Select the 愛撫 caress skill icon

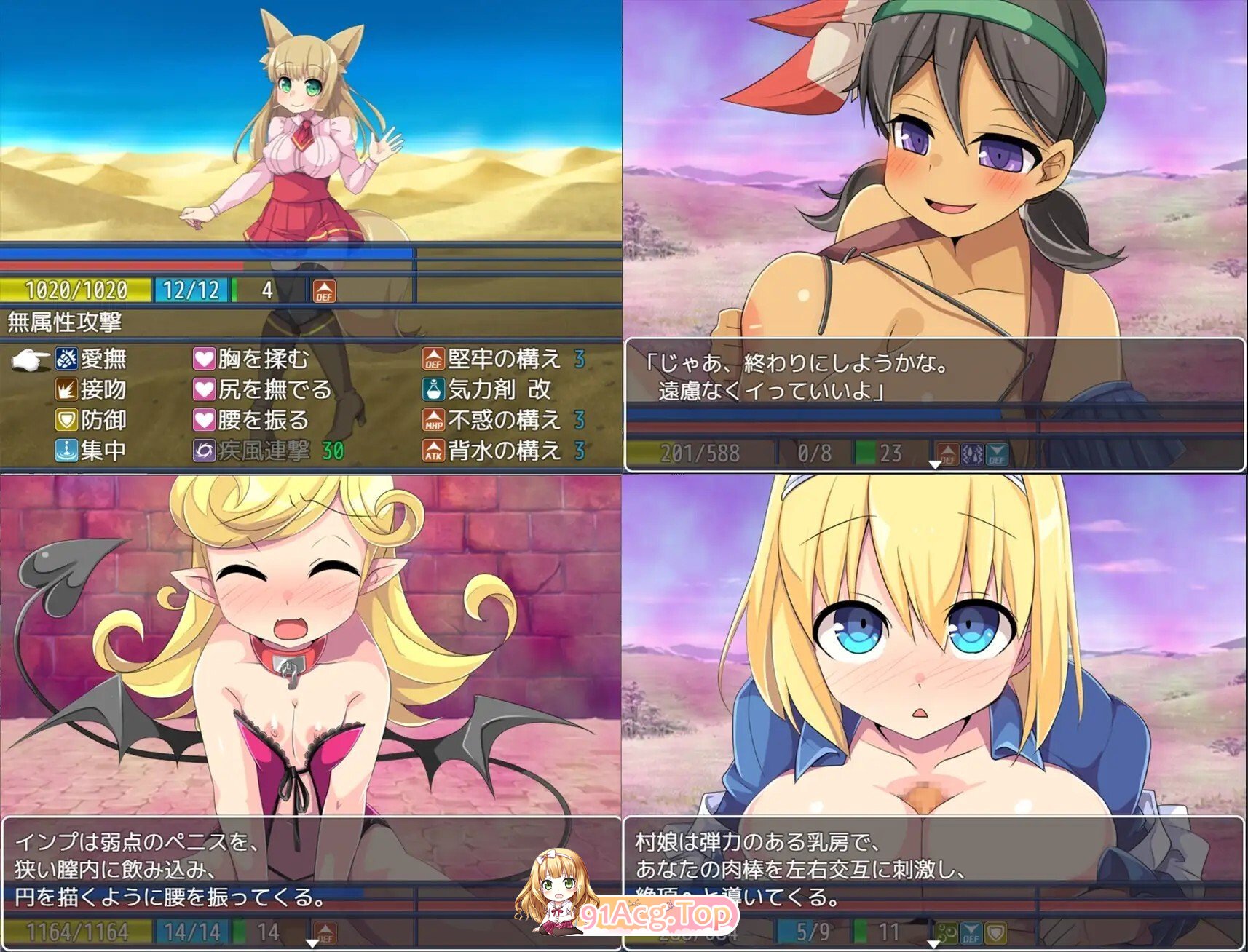[66, 358]
